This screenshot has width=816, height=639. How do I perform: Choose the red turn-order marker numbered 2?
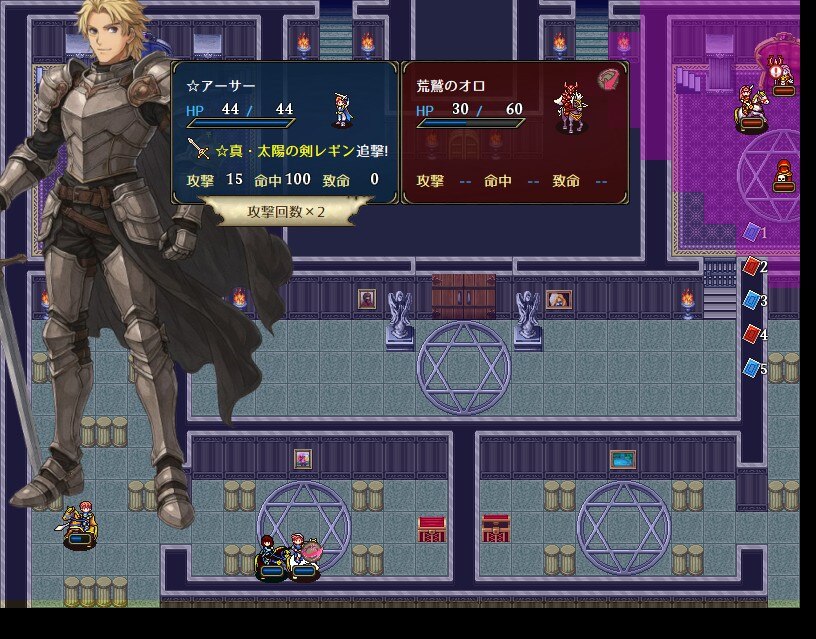(x=752, y=266)
